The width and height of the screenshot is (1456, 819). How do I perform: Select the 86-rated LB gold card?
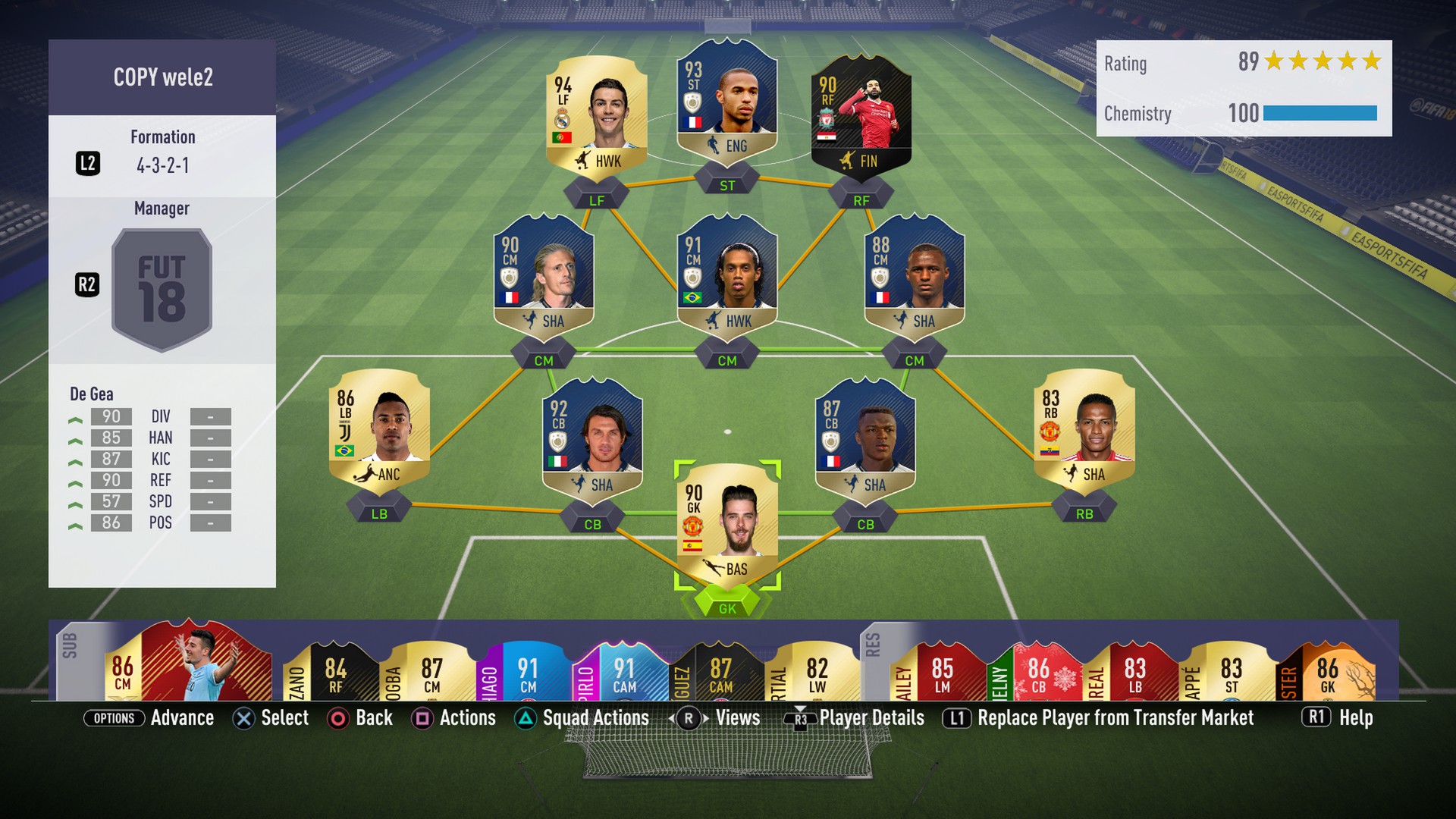pos(378,430)
